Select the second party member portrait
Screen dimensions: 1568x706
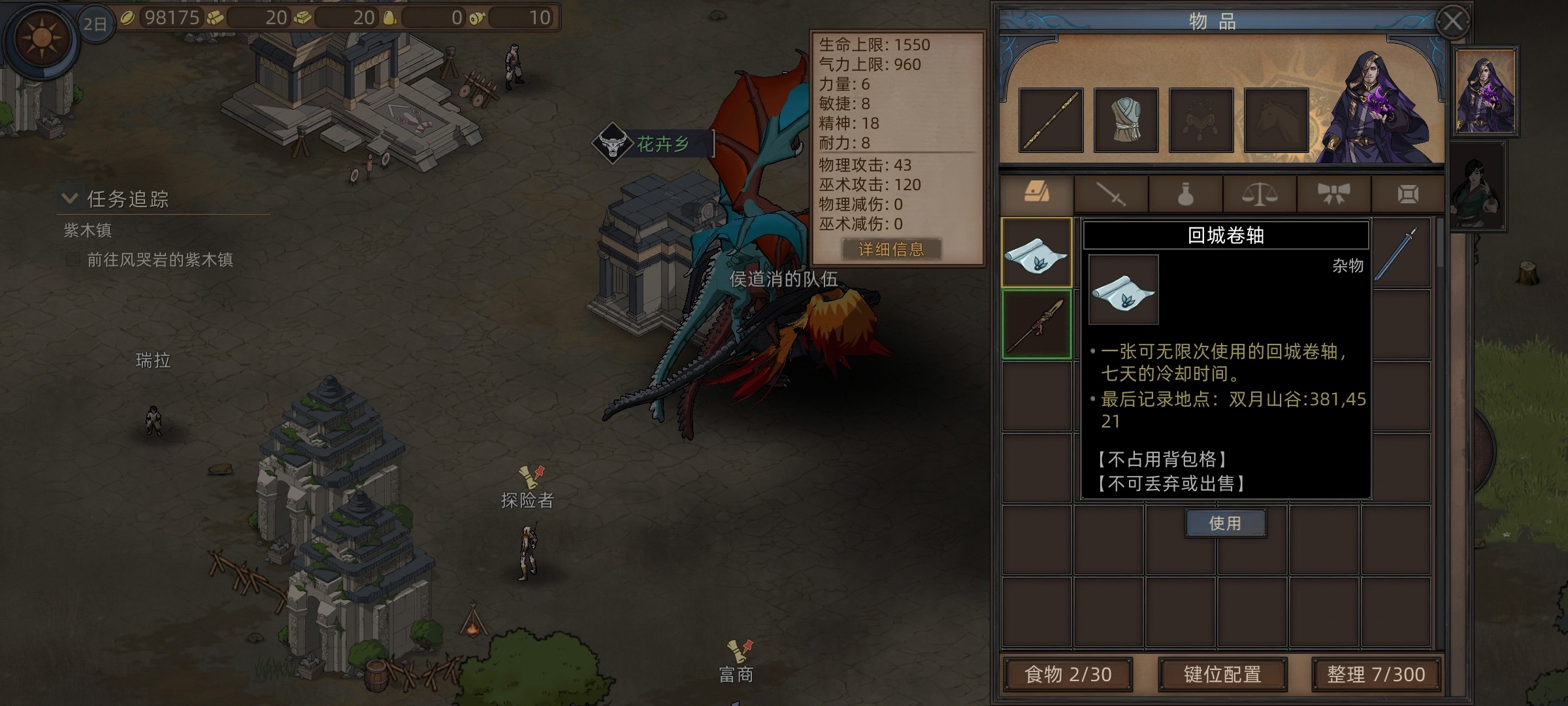pyautogui.click(x=1478, y=188)
